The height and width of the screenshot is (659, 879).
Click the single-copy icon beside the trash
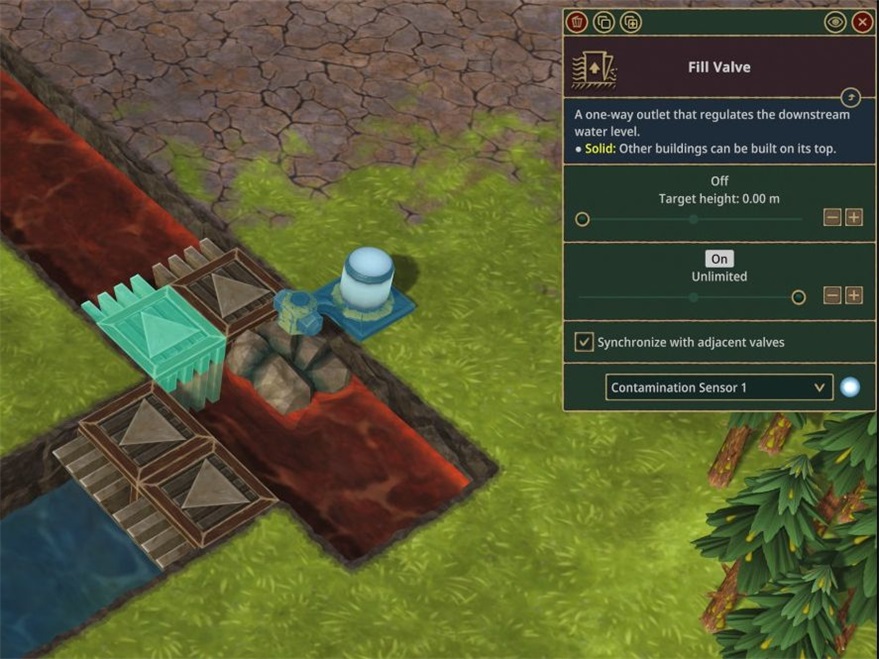click(603, 22)
